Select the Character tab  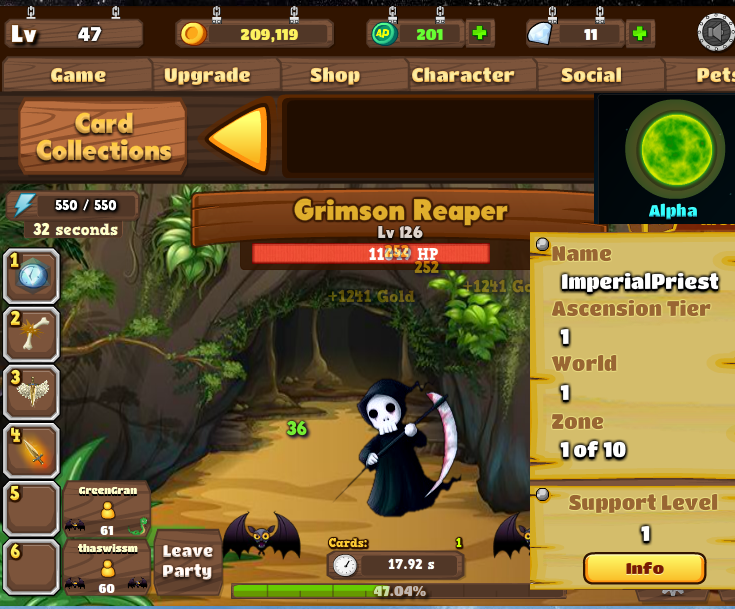point(462,75)
